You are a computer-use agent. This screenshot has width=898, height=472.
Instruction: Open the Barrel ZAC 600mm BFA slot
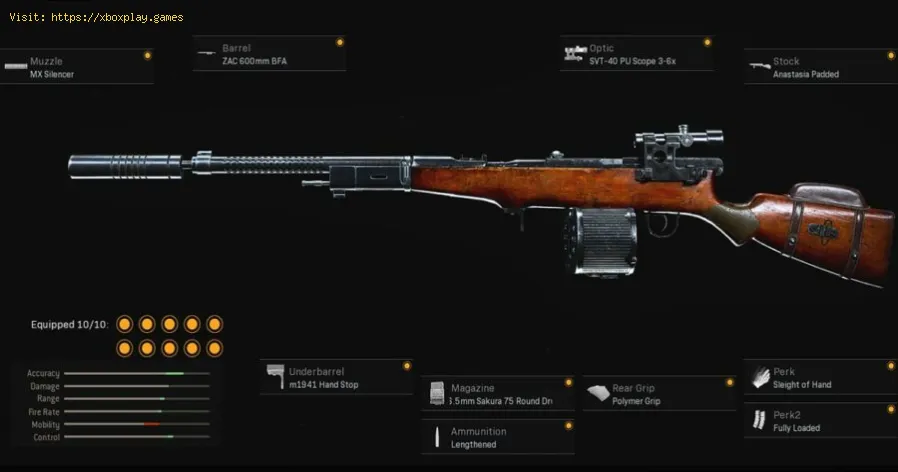[270, 54]
